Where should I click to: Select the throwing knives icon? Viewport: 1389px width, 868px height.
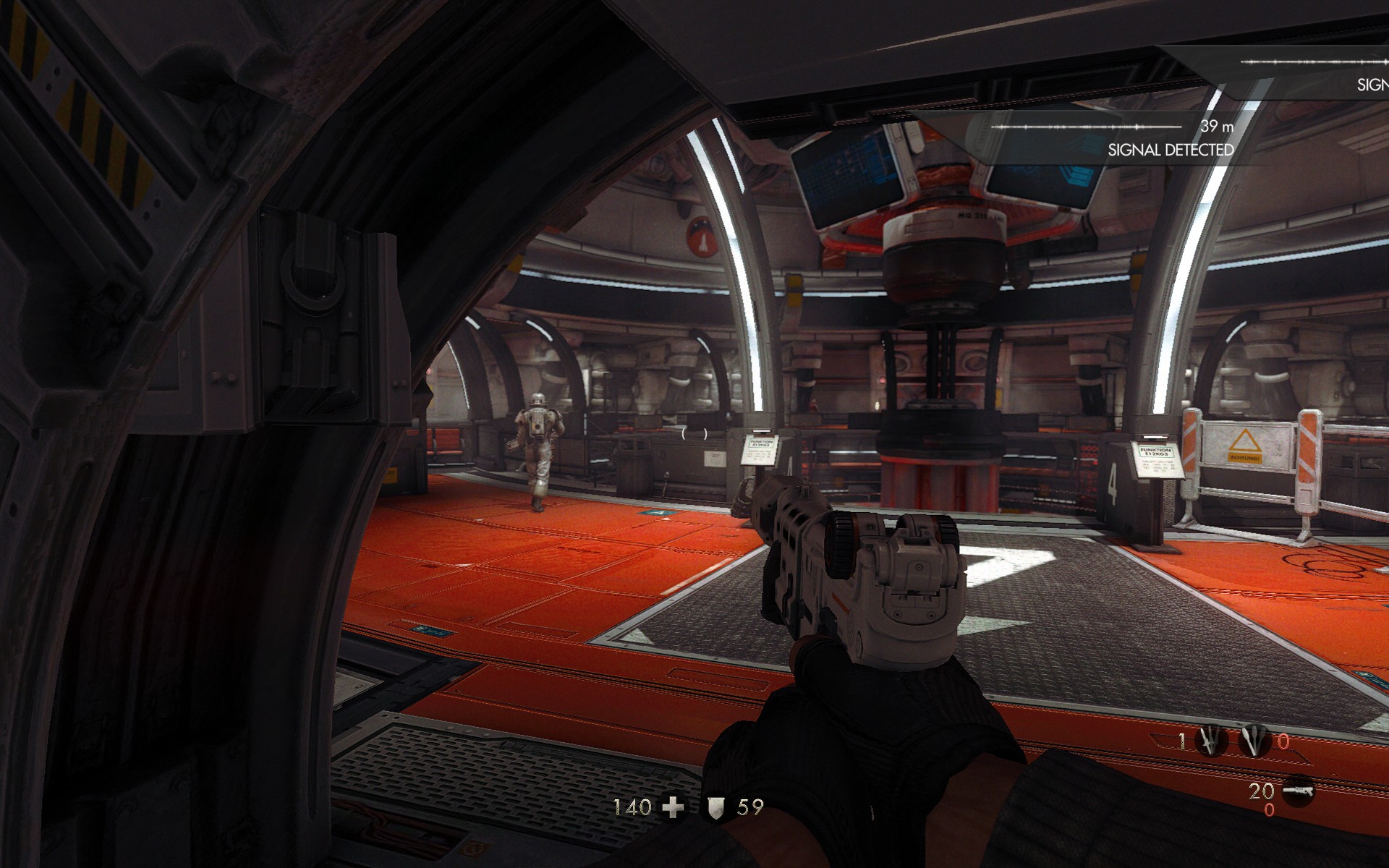tap(1211, 741)
